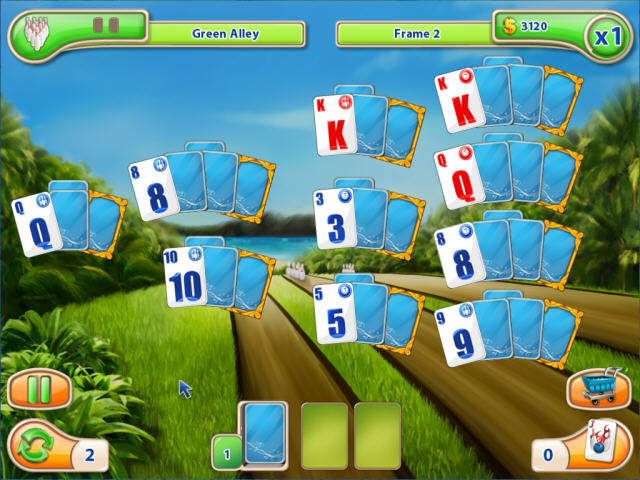Select the blue 10 card
The image size is (640, 480).
pos(186,277)
